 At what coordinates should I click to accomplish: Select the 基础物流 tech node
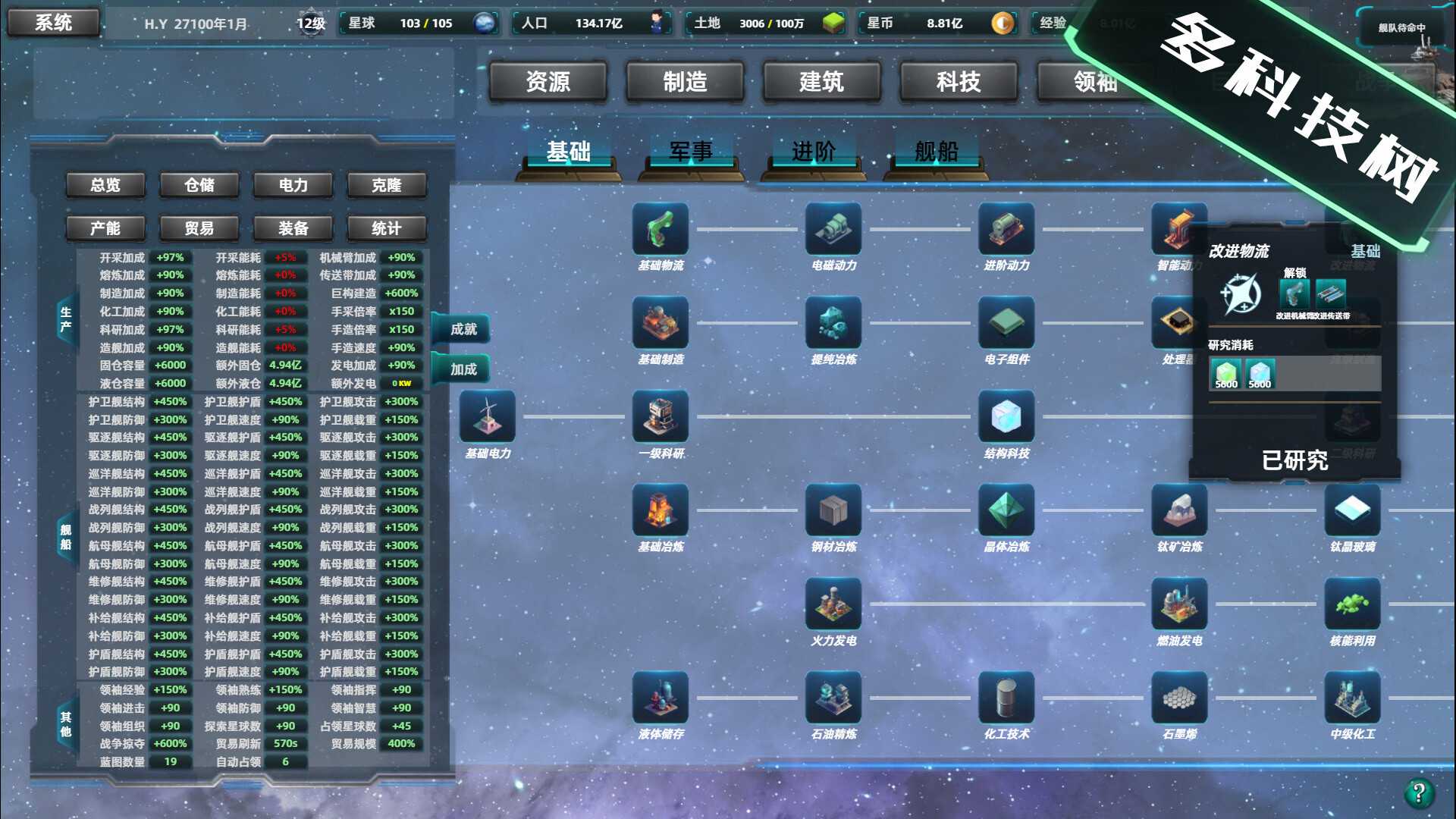pos(659,229)
